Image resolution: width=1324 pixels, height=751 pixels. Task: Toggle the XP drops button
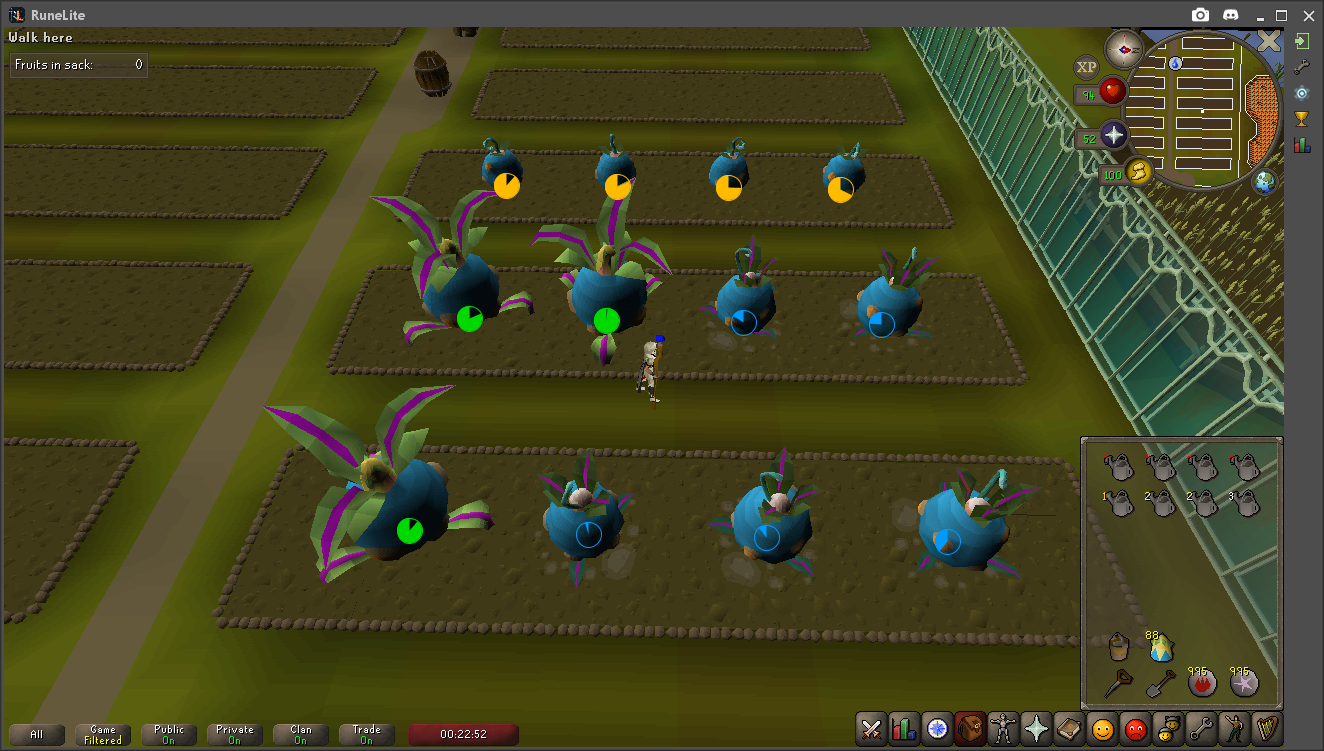click(x=1086, y=67)
